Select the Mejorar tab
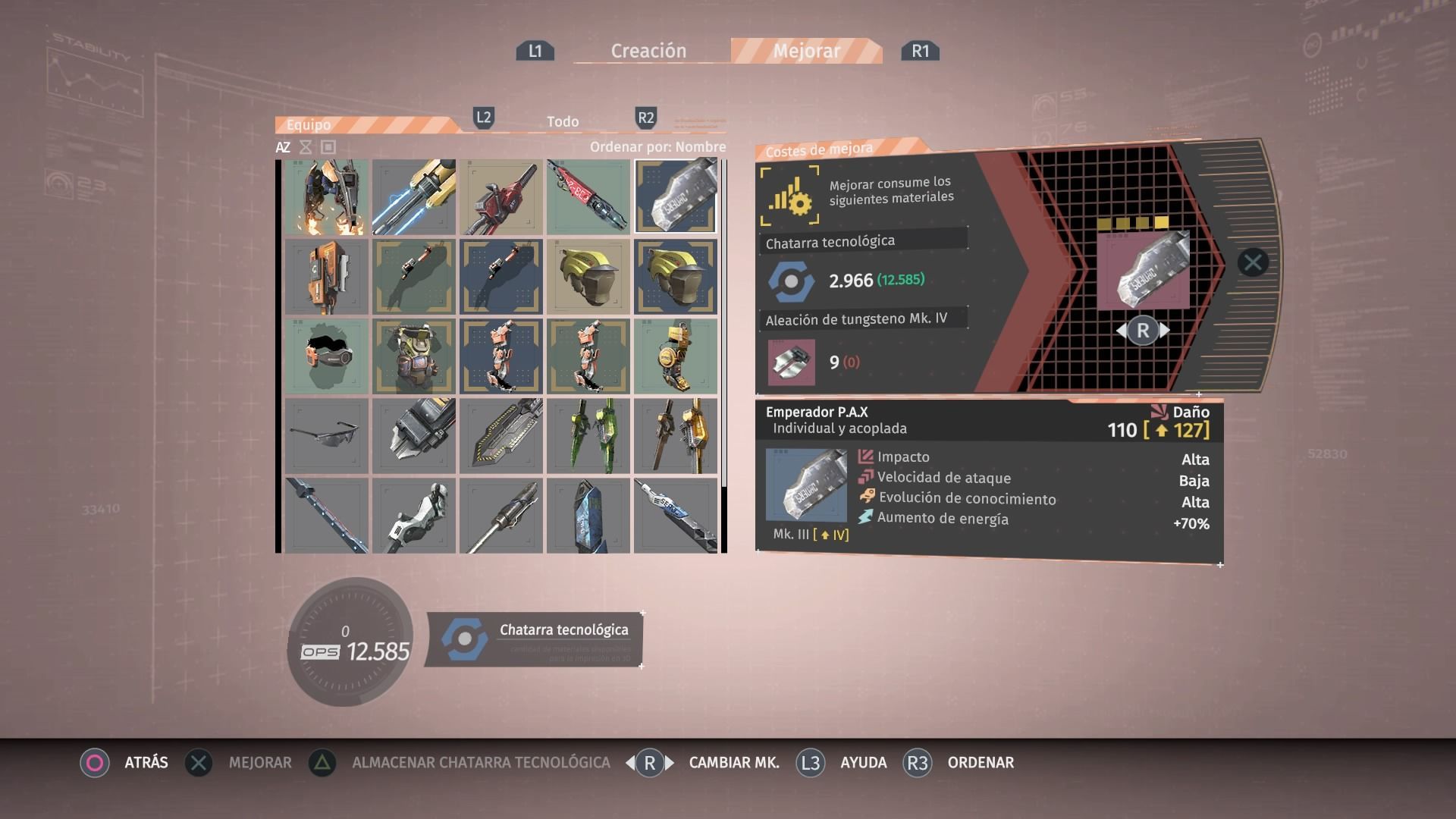Screen dimensions: 1456x819 [806, 51]
